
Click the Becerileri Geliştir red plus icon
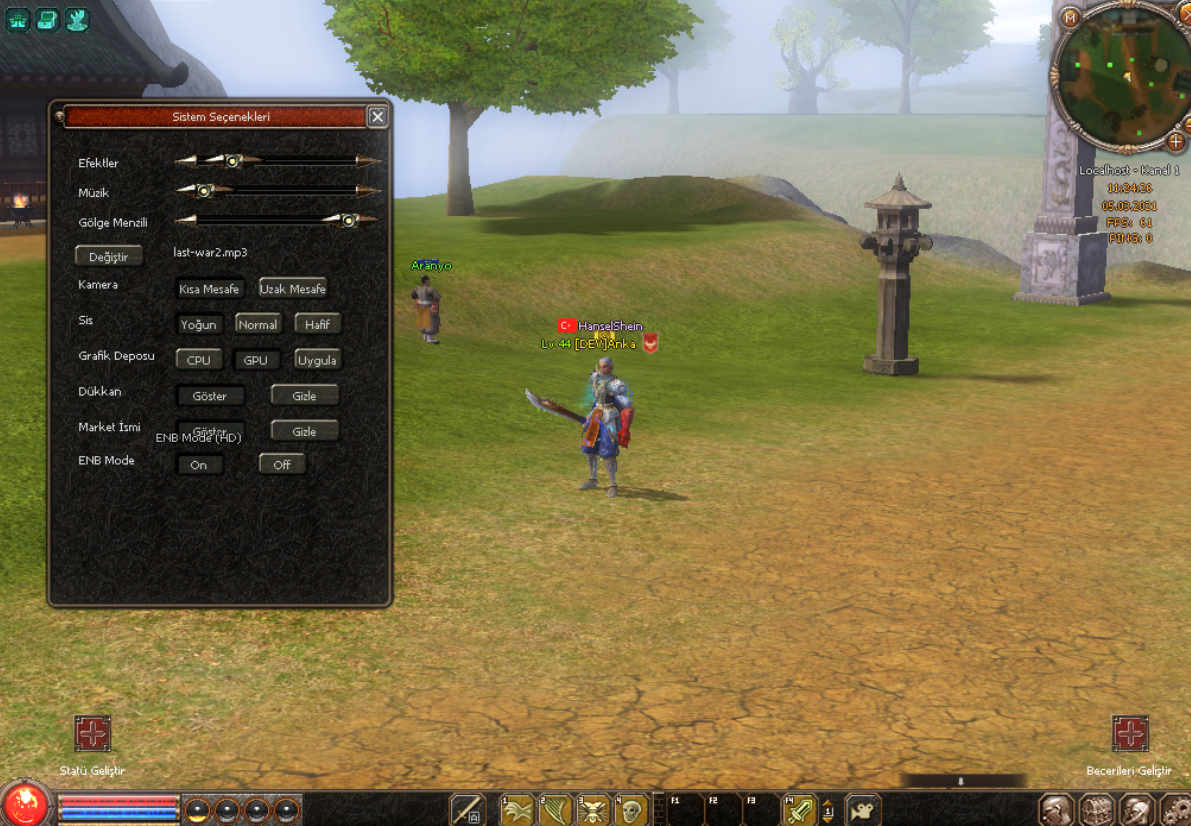pyautogui.click(x=1130, y=734)
